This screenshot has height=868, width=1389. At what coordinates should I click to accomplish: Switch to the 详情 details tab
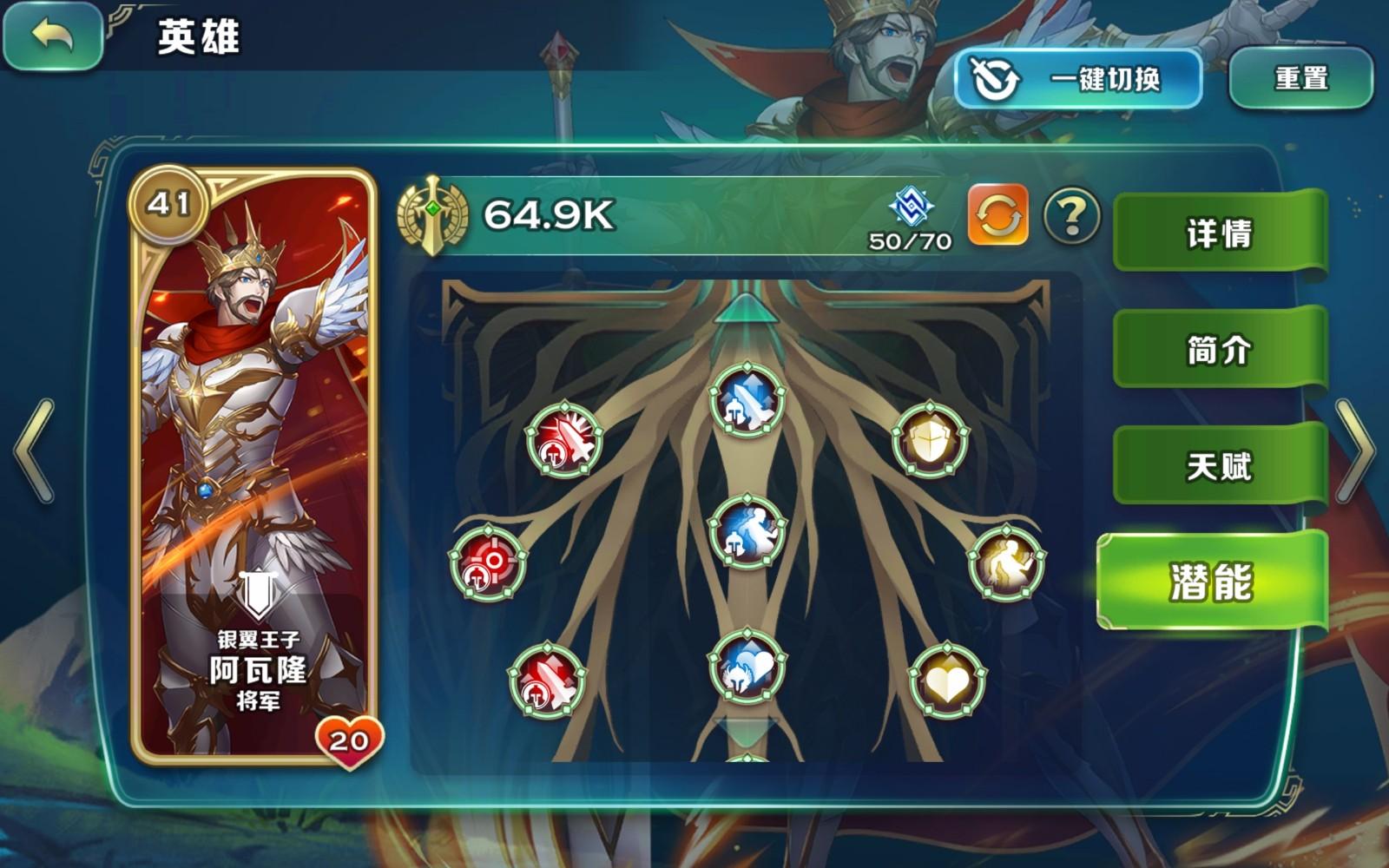point(1220,232)
